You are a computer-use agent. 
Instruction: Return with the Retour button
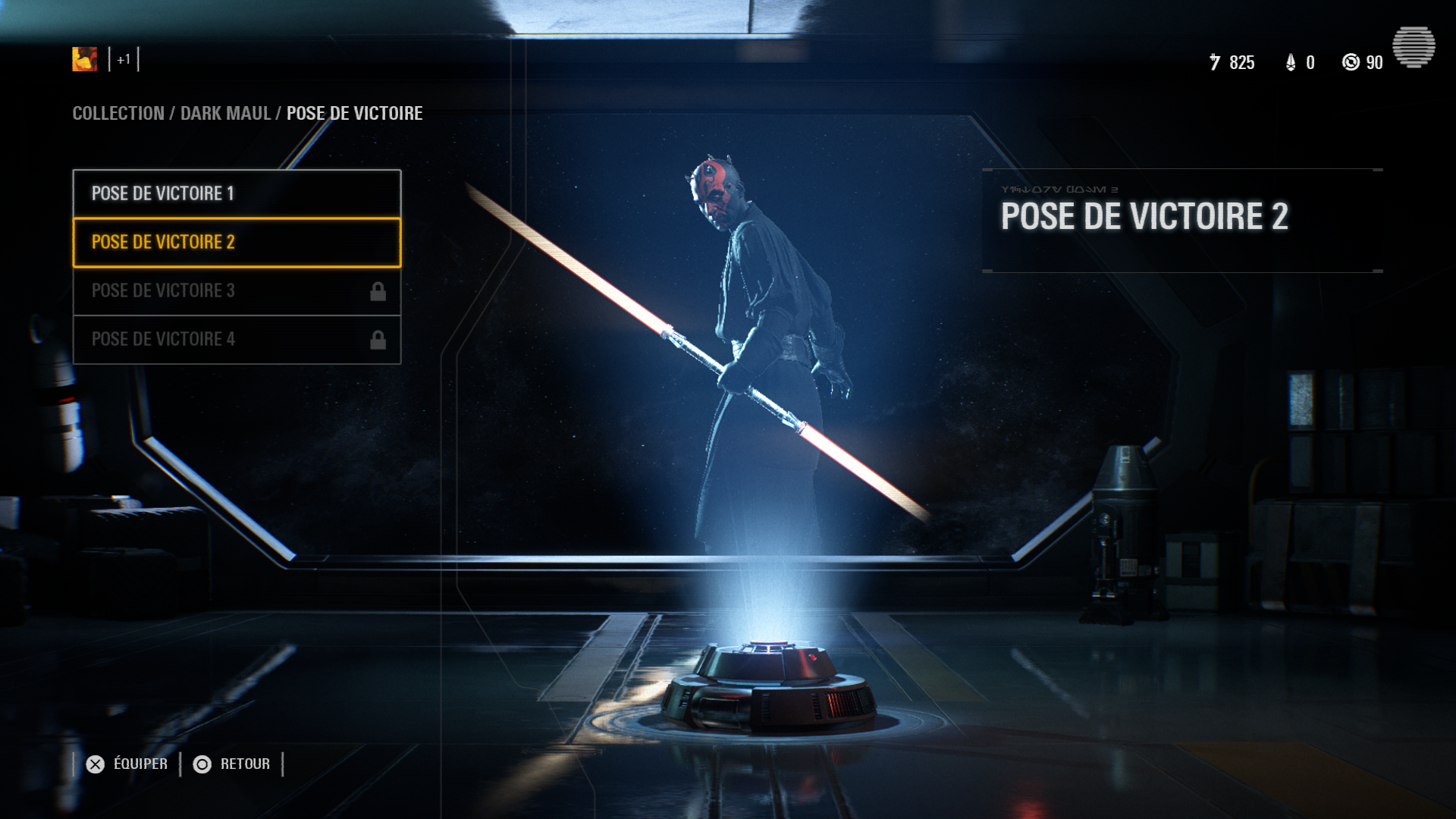click(232, 764)
